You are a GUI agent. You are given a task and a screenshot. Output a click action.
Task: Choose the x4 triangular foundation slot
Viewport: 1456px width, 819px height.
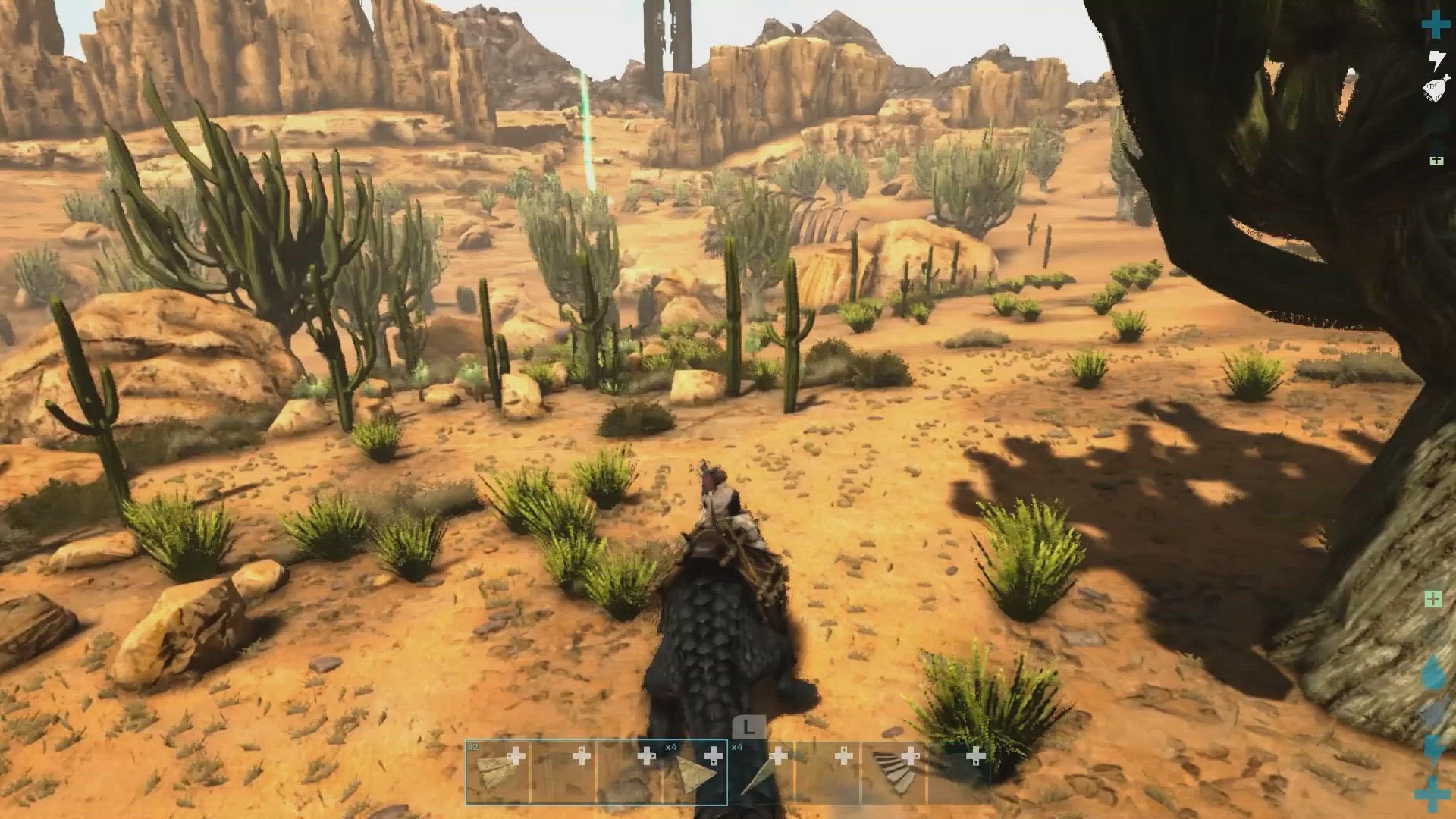point(695,772)
